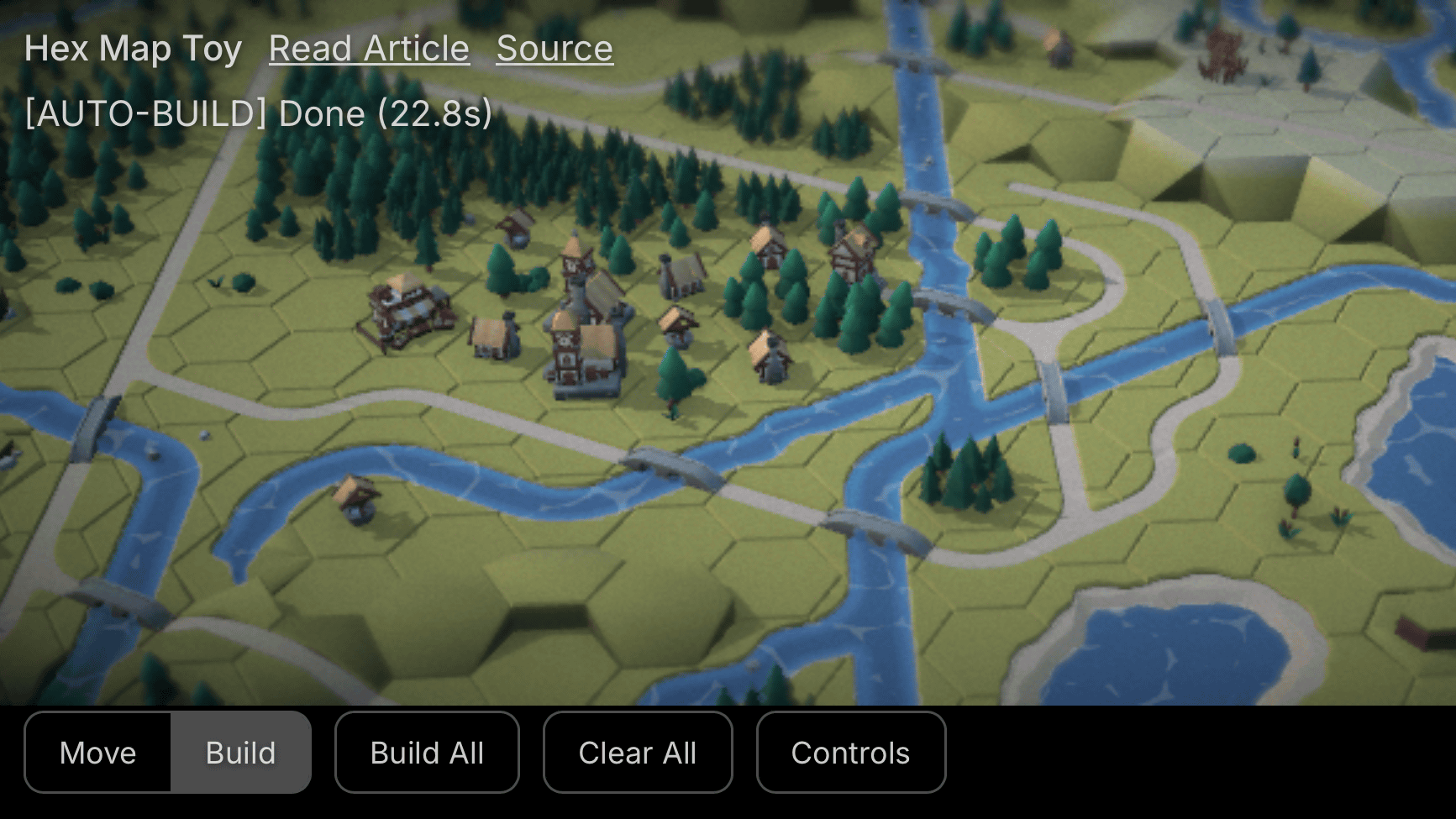Clear All tiles from the map
Image resolution: width=1456 pixels, height=819 pixels.
click(637, 753)
